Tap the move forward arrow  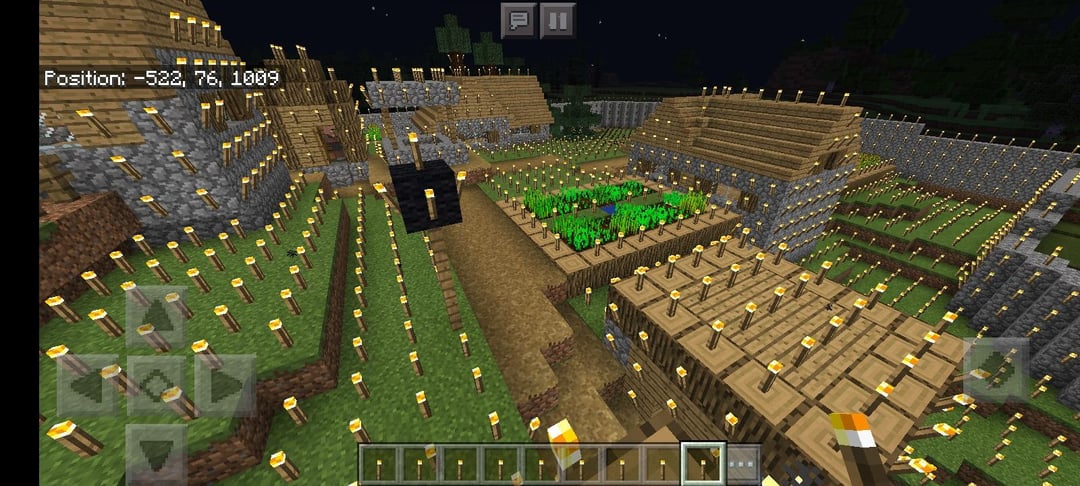coord(155,316)
